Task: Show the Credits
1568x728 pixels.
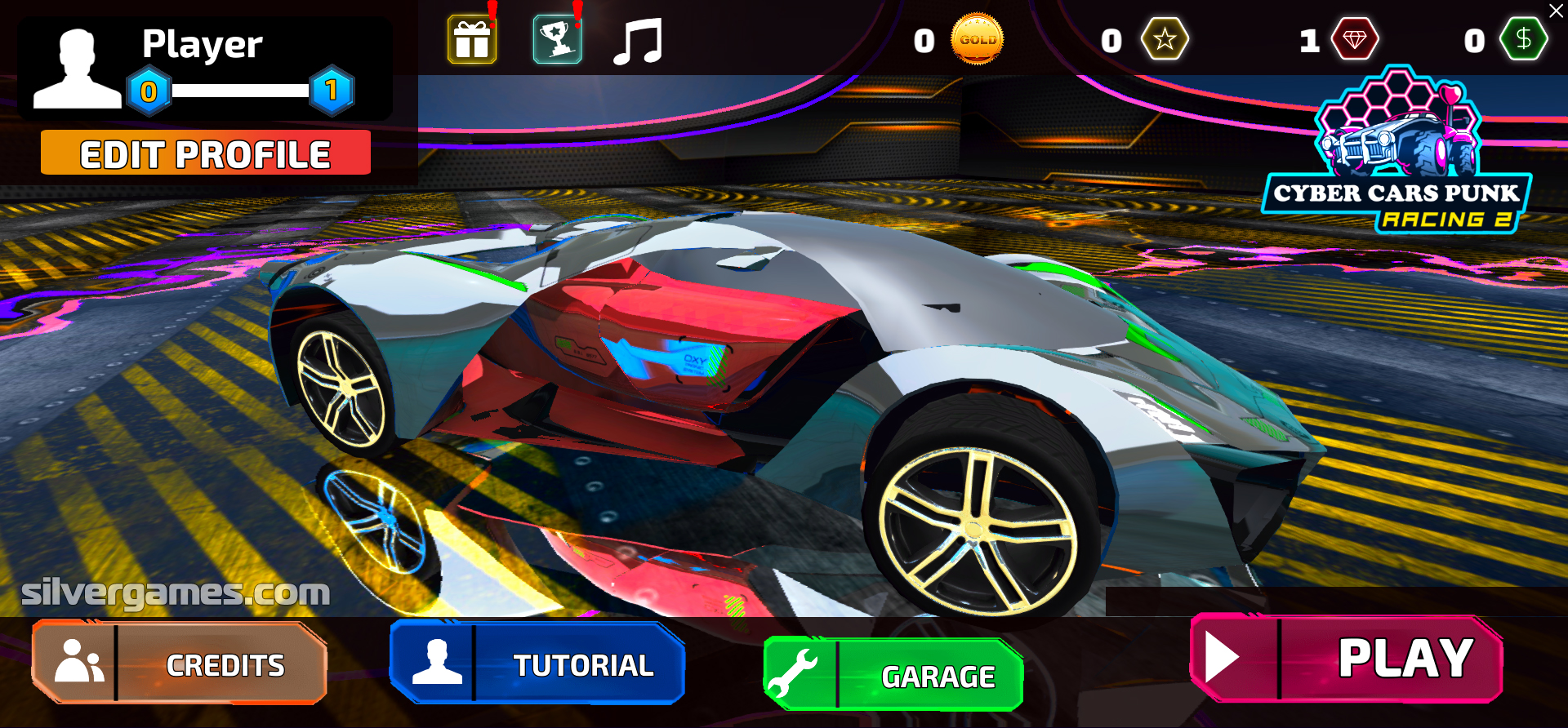Action: pos(180,664)
